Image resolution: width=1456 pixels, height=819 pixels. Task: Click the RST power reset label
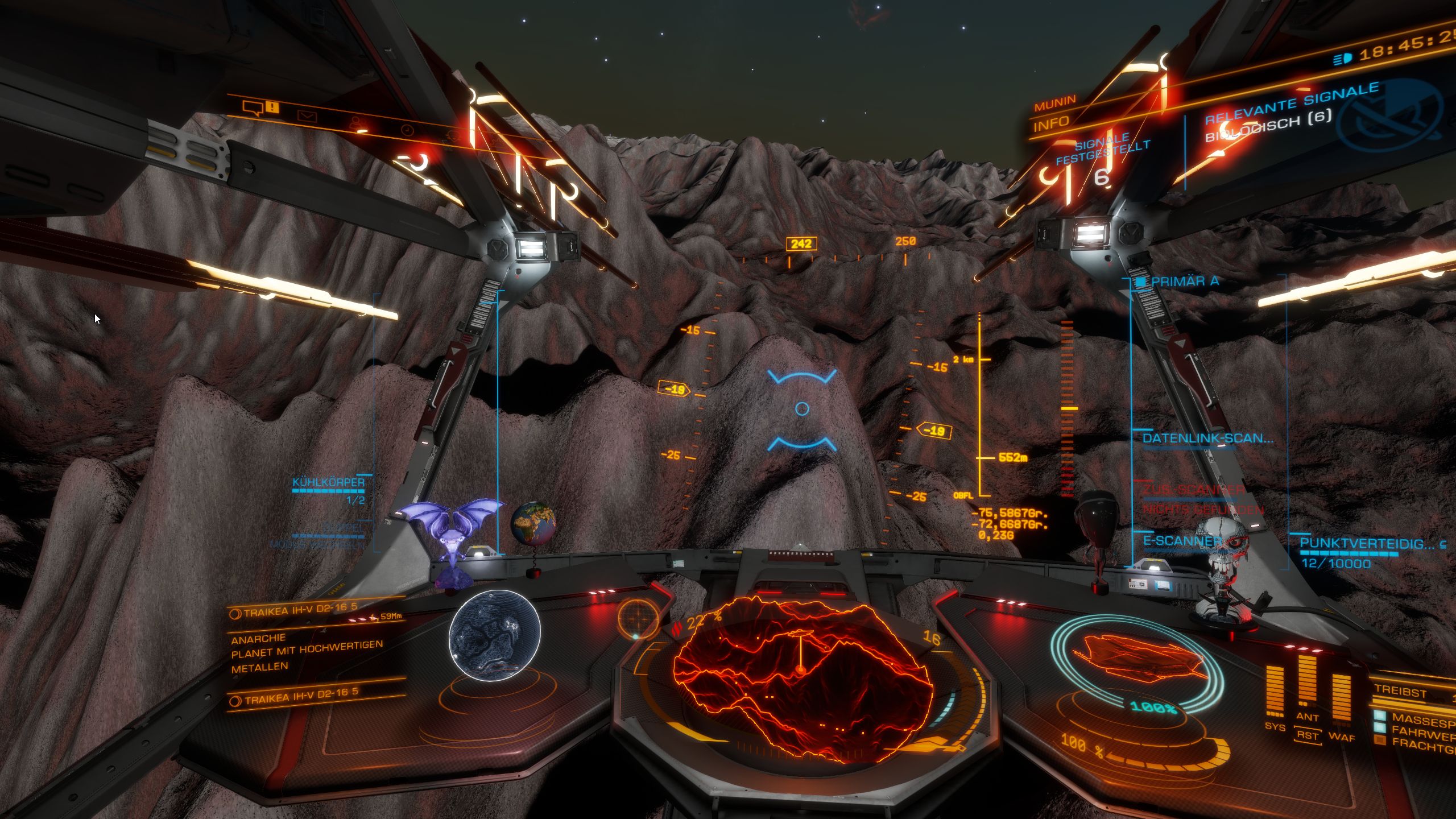(x=1307, y=735)
